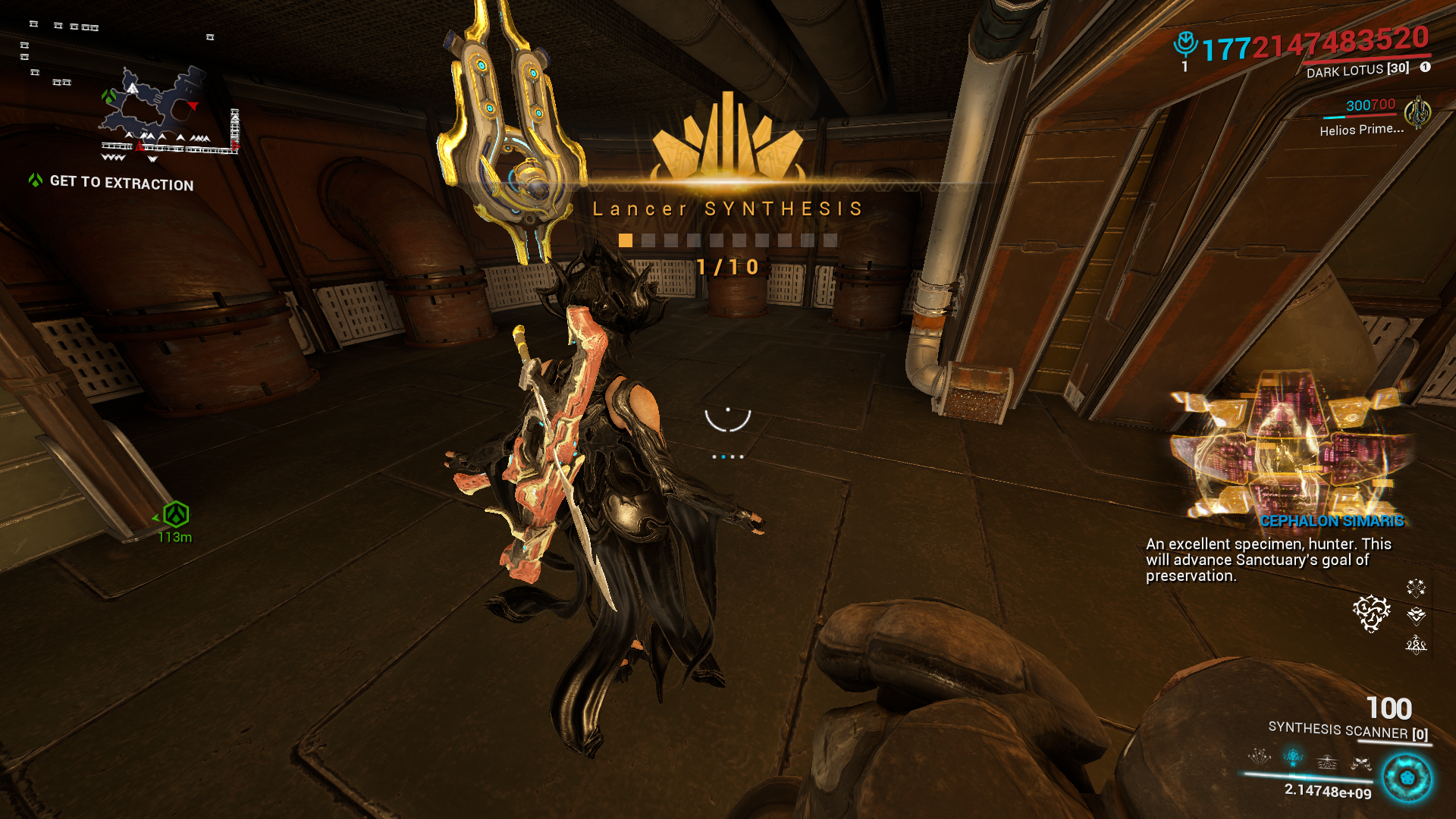Click the golden Lancer Synthesis emblem

click(727, 139)
